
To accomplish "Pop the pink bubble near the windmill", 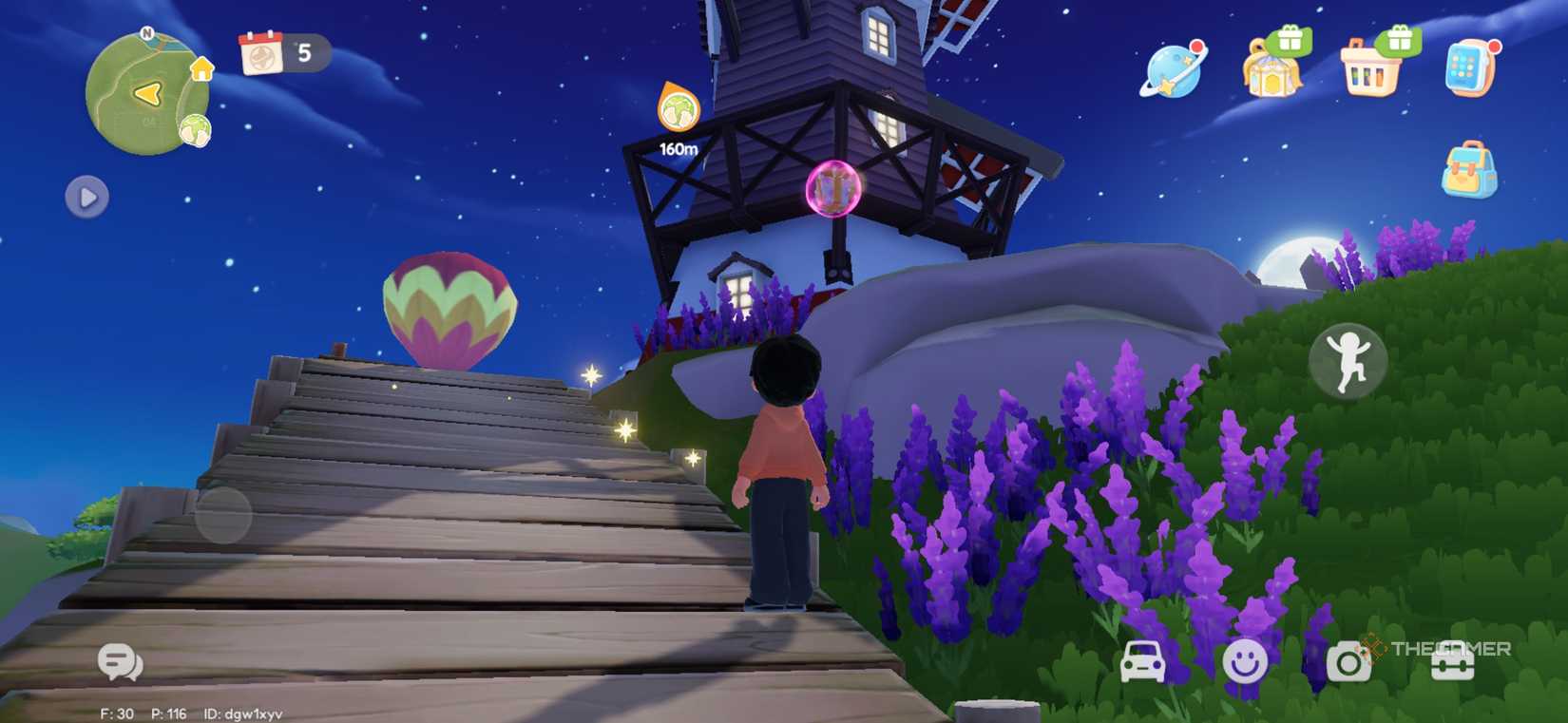I will pyautogui.click(x=832, y=190).
